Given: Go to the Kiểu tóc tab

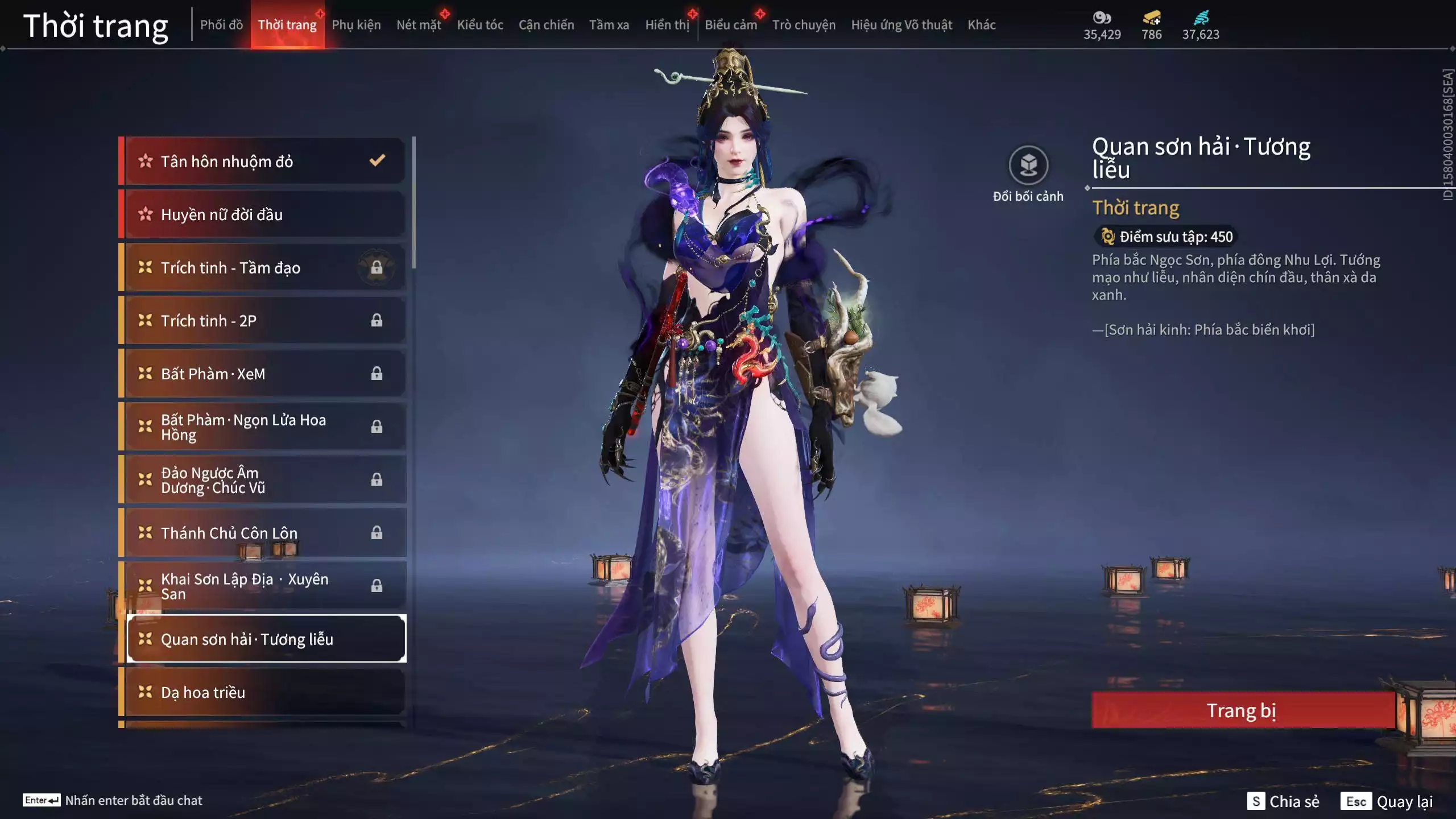Looking at the screenshot, I should [x=480, y=25].
